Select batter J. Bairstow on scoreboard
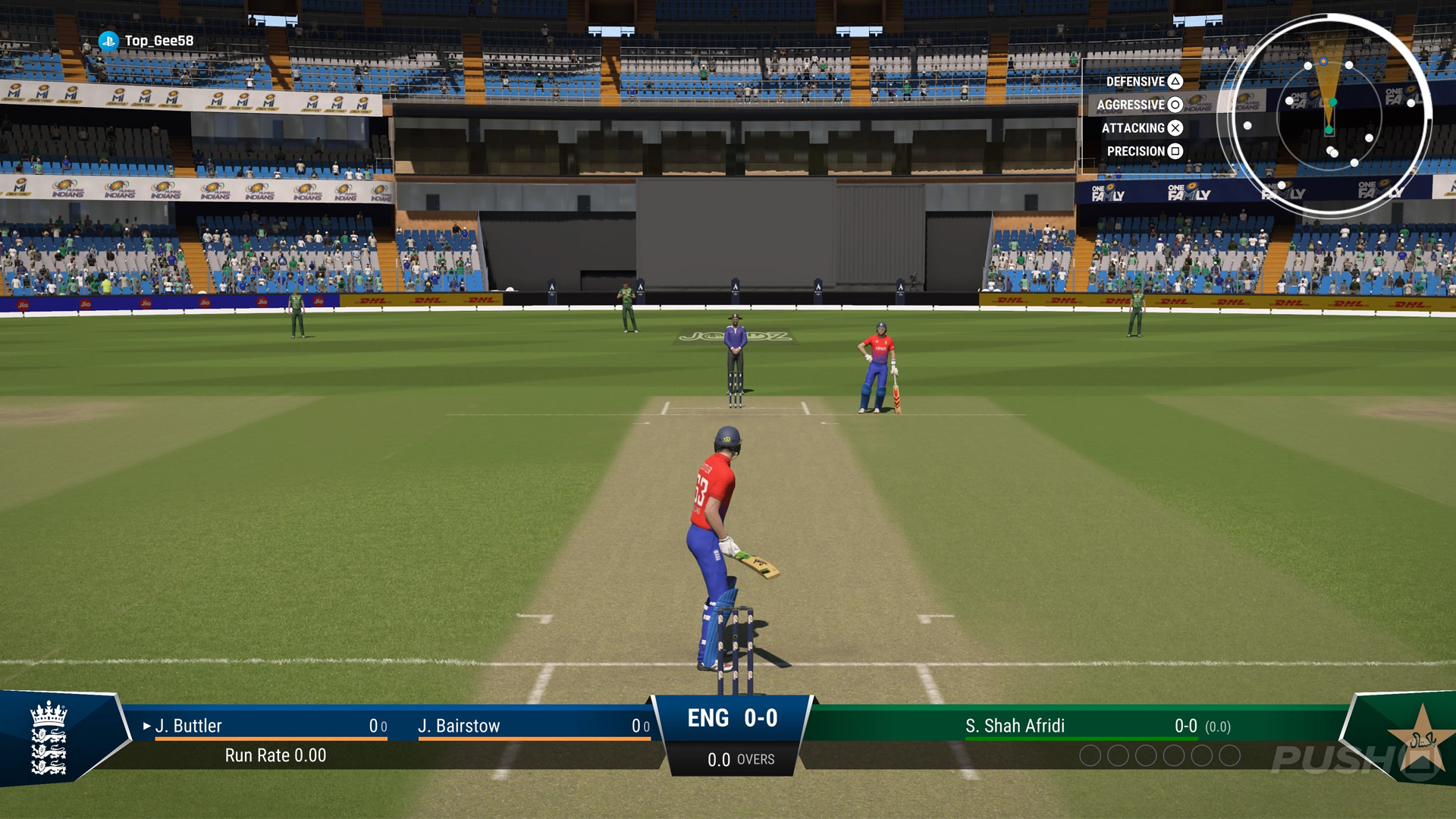The width and height of the screenshot is (1456, 819). click(459, 726)
